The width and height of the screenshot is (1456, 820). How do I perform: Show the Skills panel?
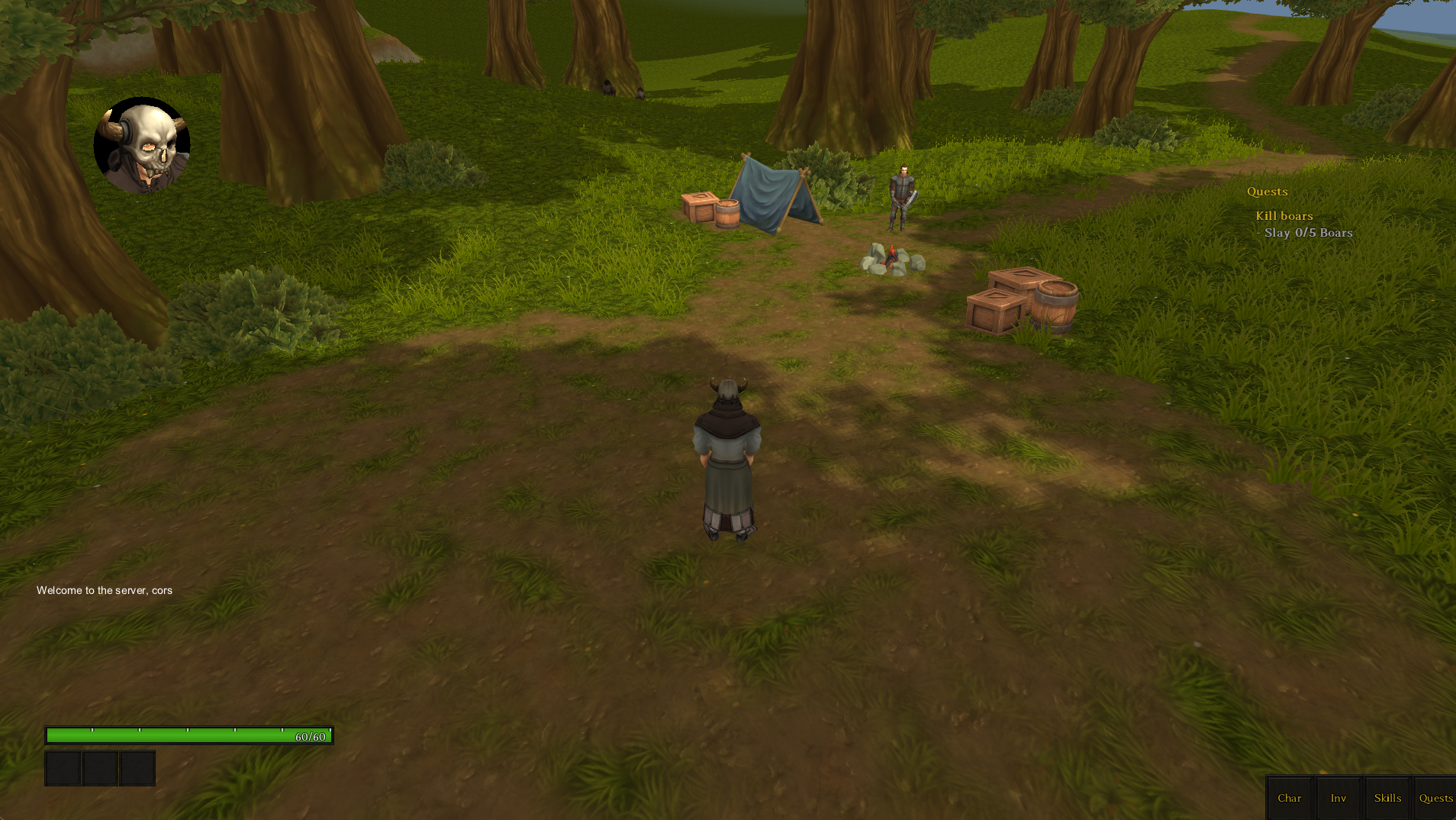[x=1387, y=798]
